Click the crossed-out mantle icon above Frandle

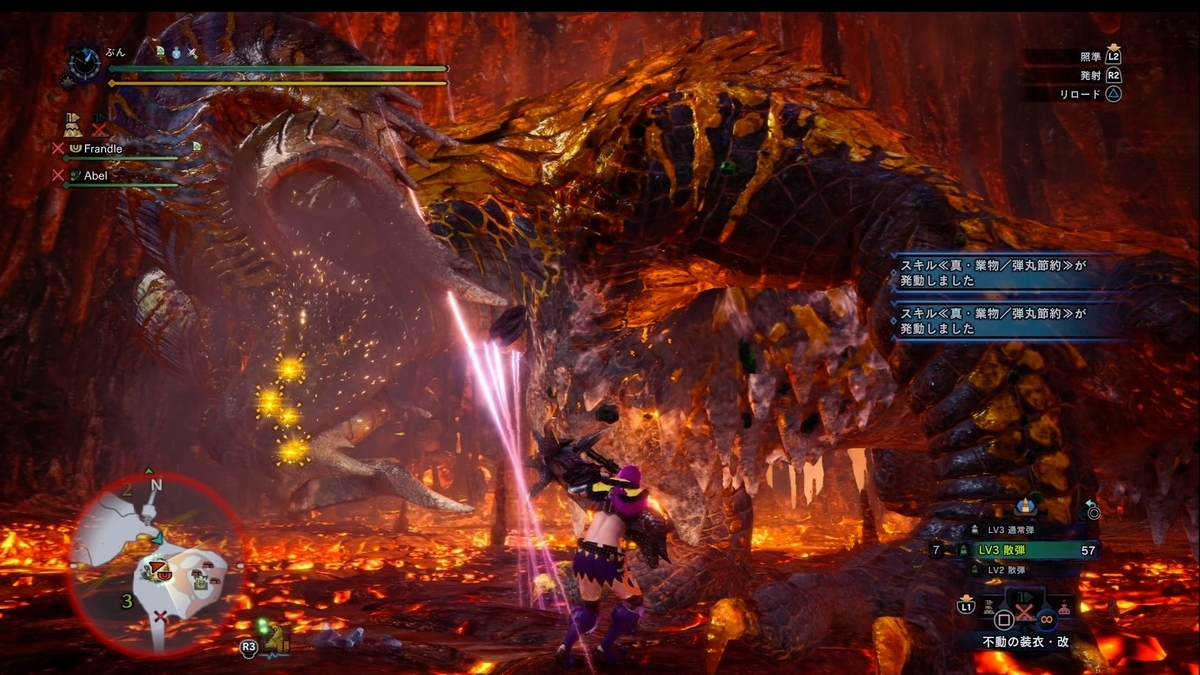(99, 127)
